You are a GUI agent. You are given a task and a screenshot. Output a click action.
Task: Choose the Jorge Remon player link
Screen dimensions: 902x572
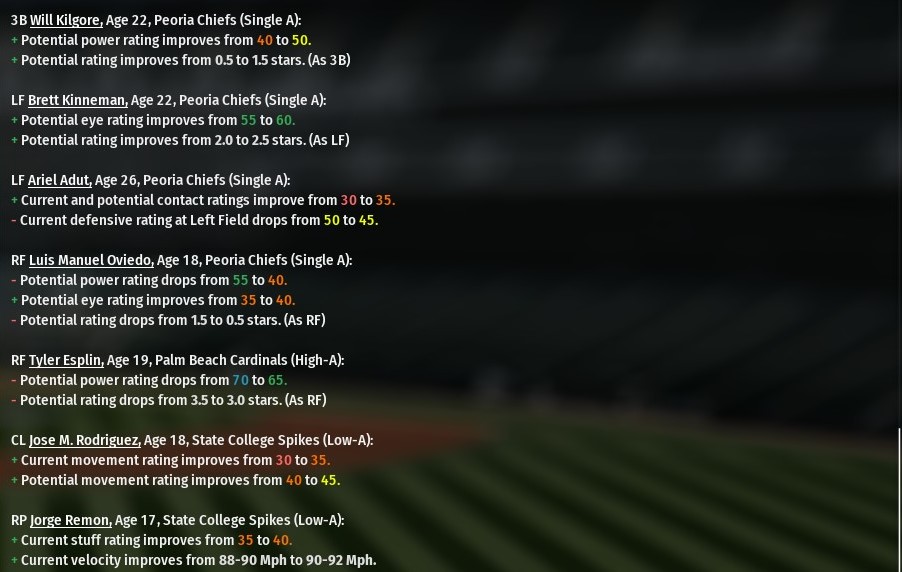click(x=70, y=520)
